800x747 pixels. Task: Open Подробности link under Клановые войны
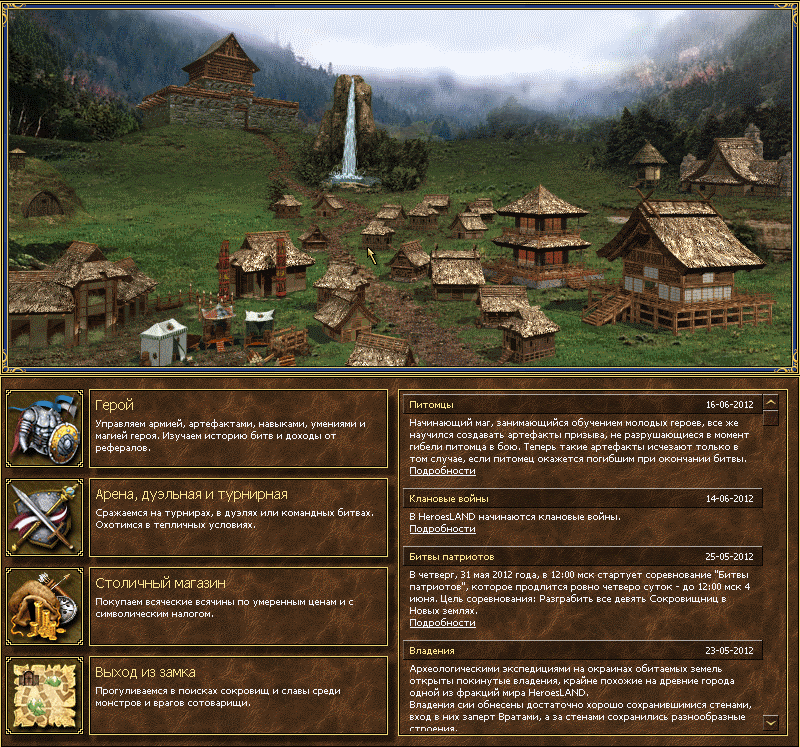point(442,528)
